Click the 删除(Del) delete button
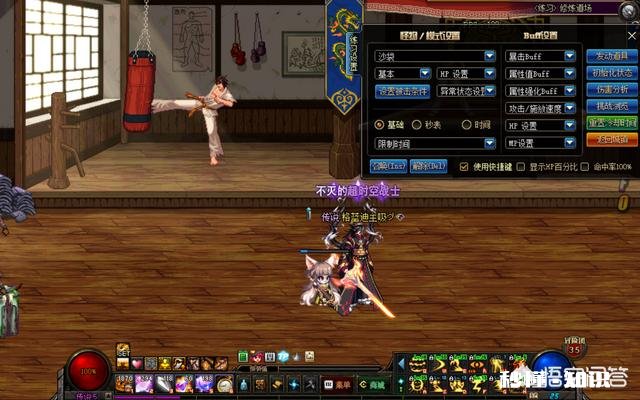The width and height of the screenshot is (640, 400). click(428, 166)
